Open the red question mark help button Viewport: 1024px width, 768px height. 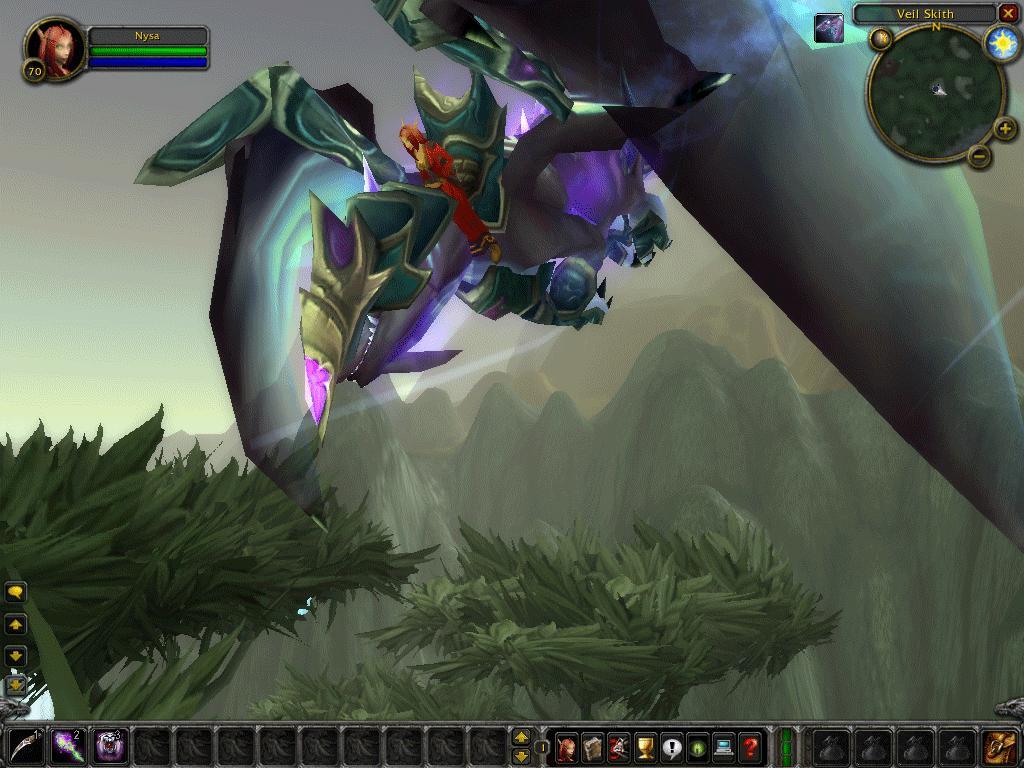click(749, 746)
